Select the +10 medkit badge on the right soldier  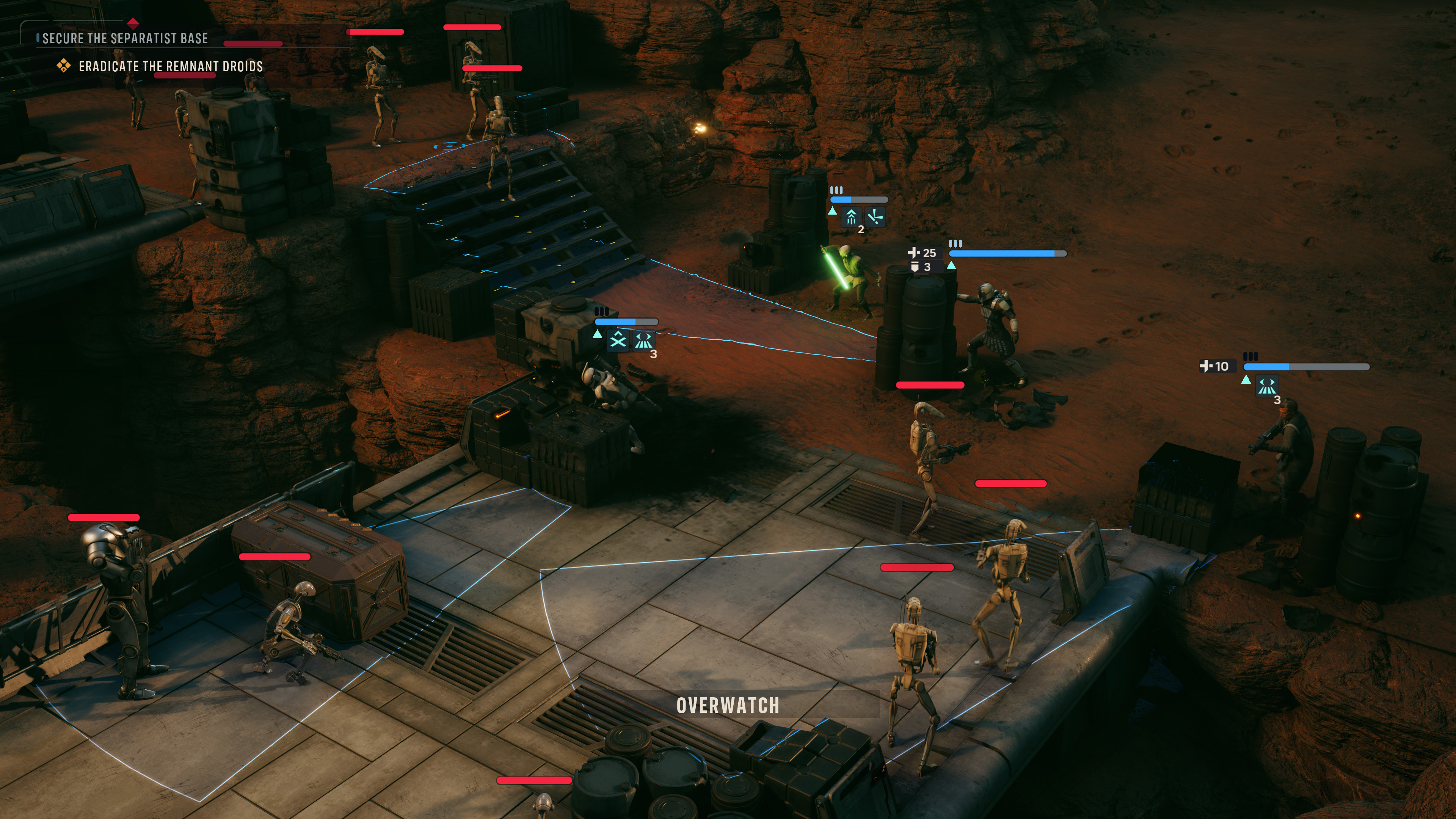coord(1218,366)
